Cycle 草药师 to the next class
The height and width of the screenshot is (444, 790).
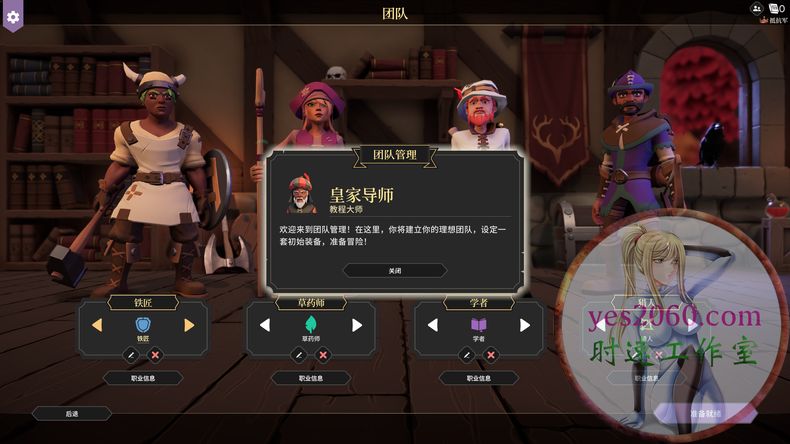(357, 325)
